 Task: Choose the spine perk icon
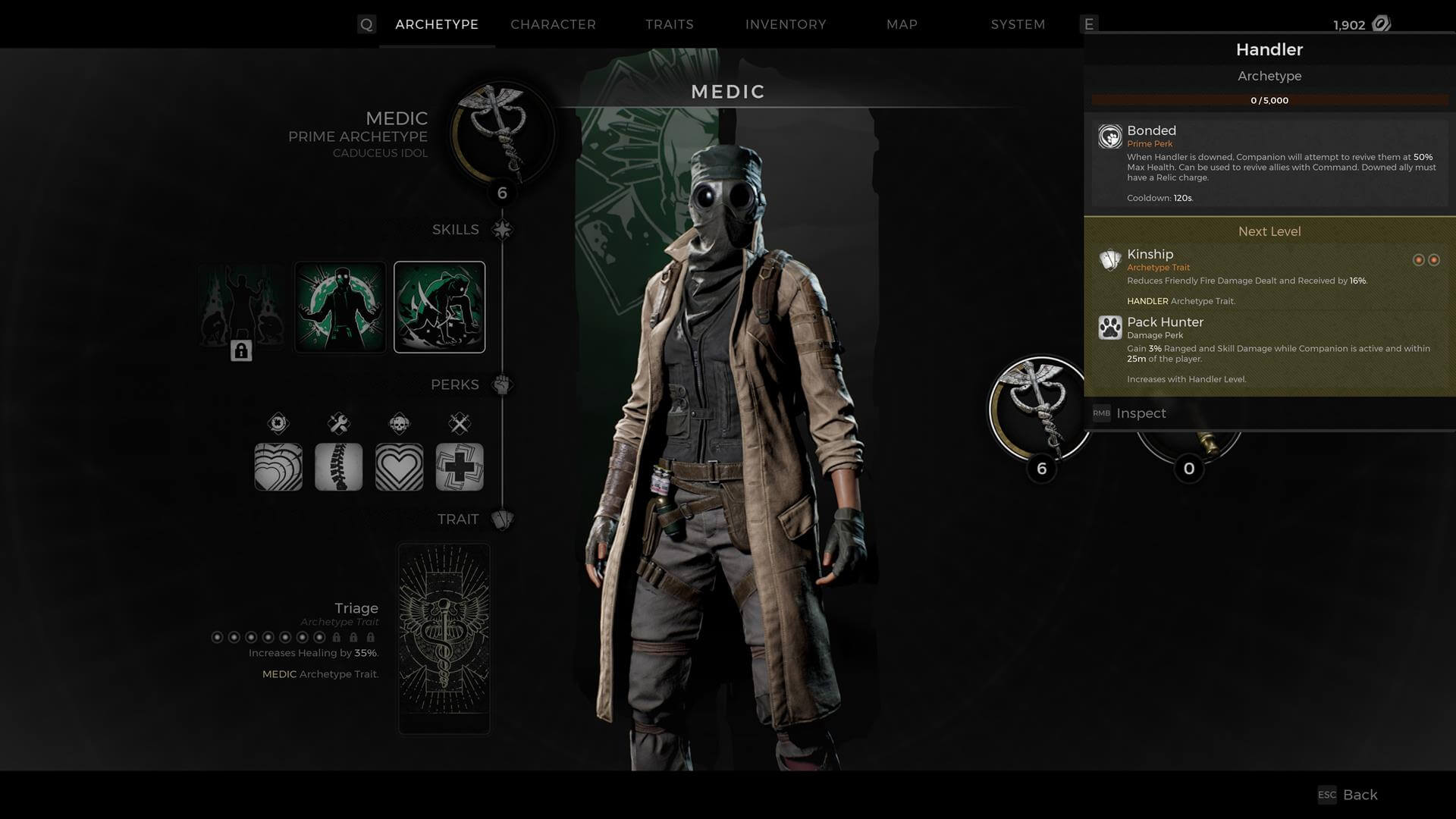pos(338,466)
